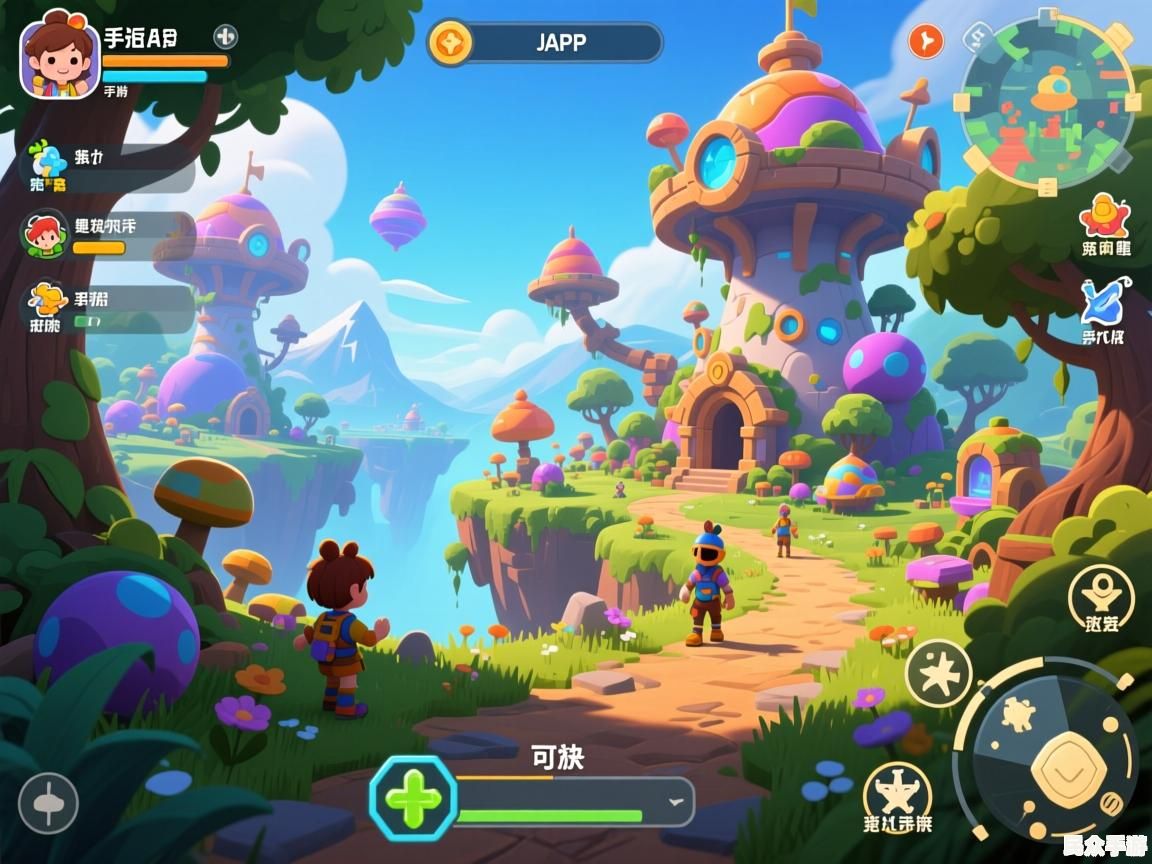Select the blue flower entry in the left list

pyautogui.click(x=47, y=167)
